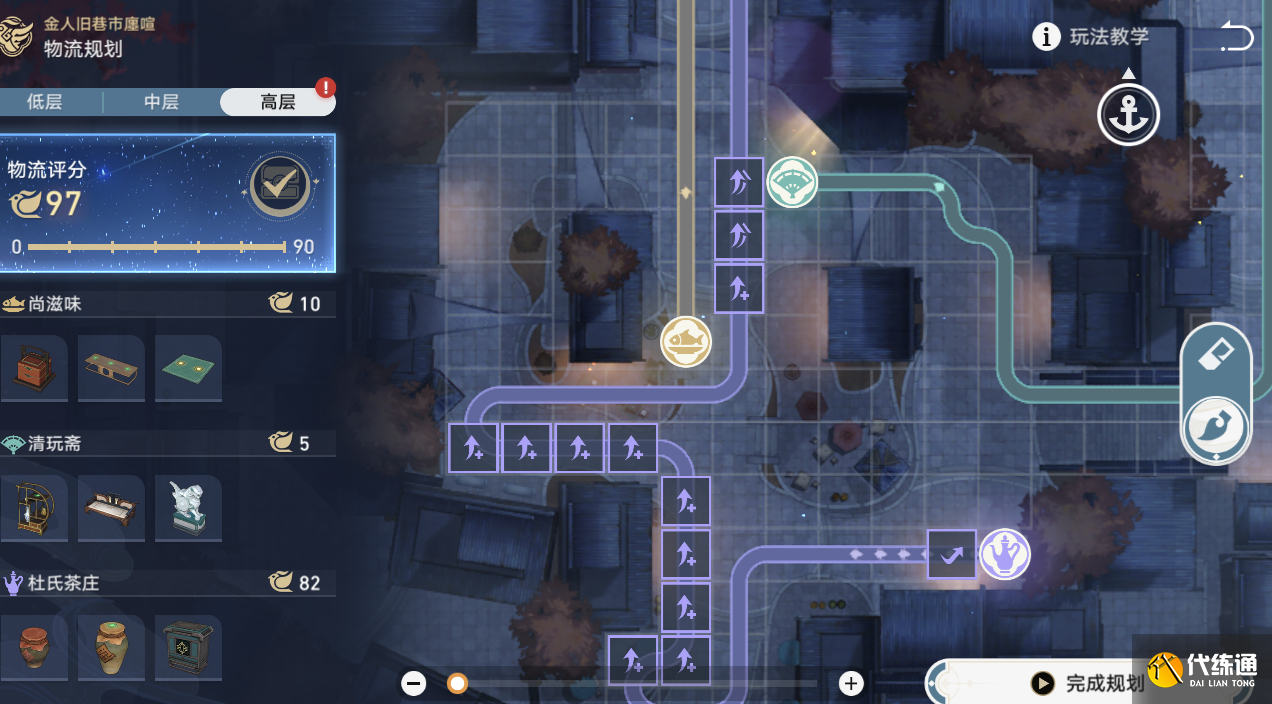
Task: Choose the red clay jar item from 杜氏茶庄
Action: [34, 648]
